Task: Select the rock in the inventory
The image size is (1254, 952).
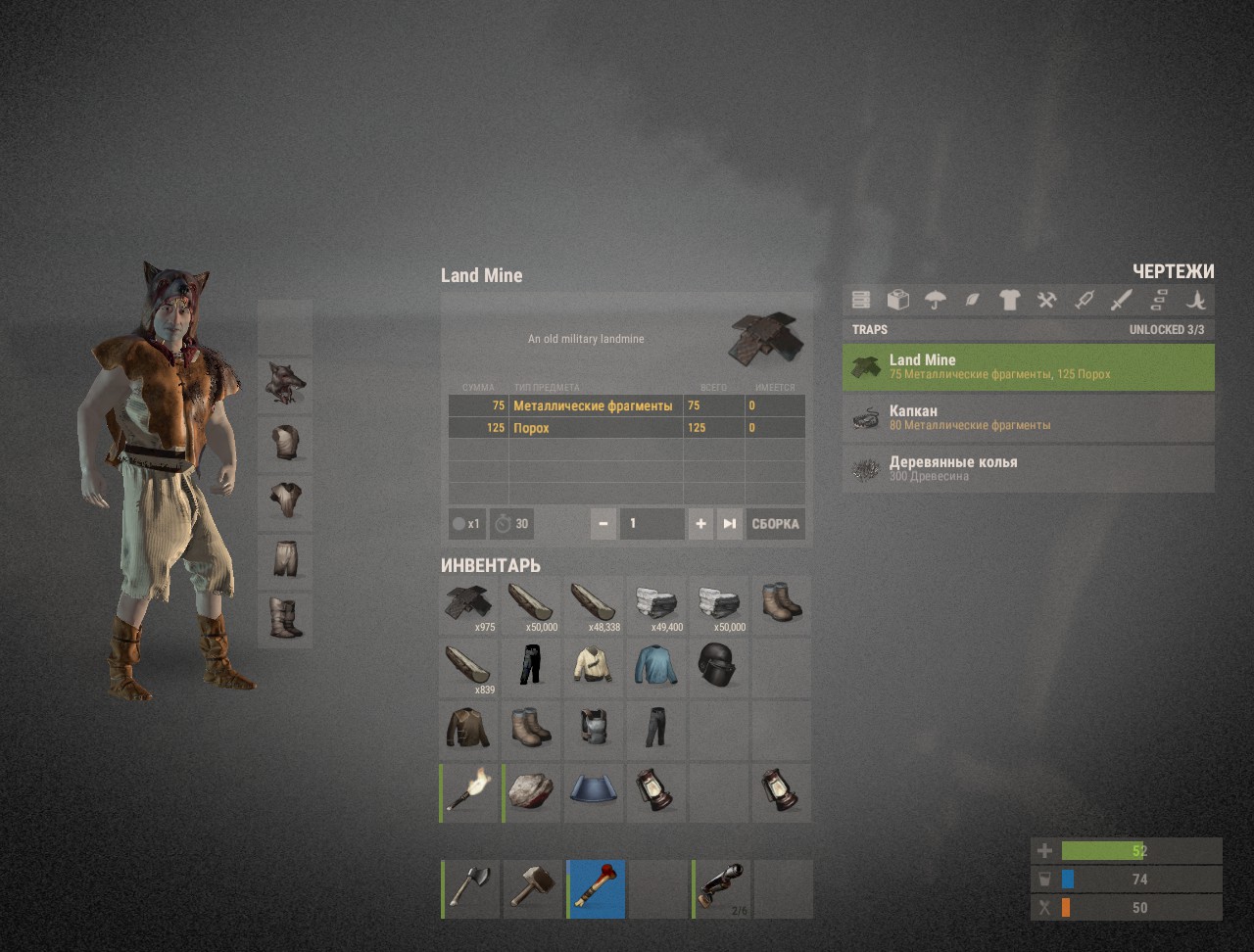Action: point(531,792)
